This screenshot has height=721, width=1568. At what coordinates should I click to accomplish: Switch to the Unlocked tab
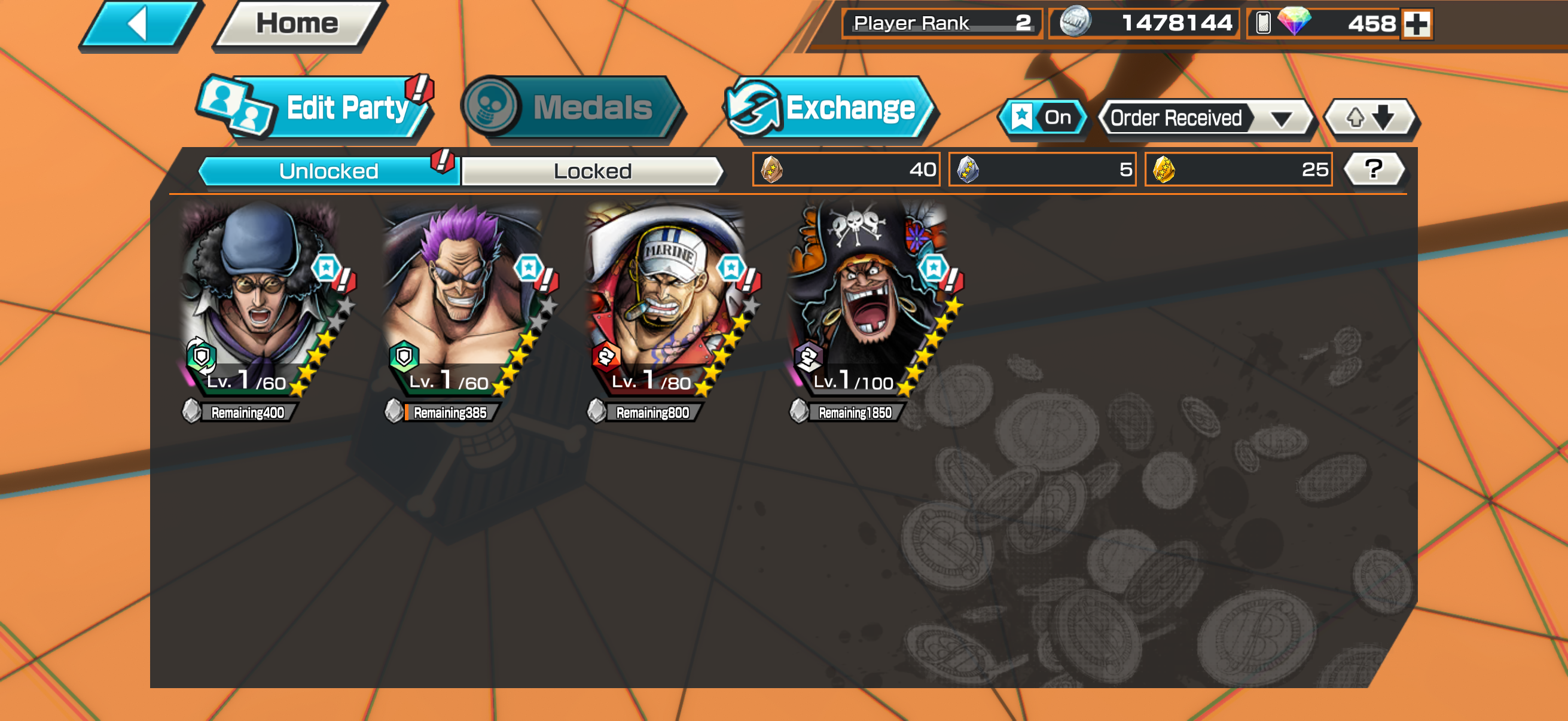(329, 171)
